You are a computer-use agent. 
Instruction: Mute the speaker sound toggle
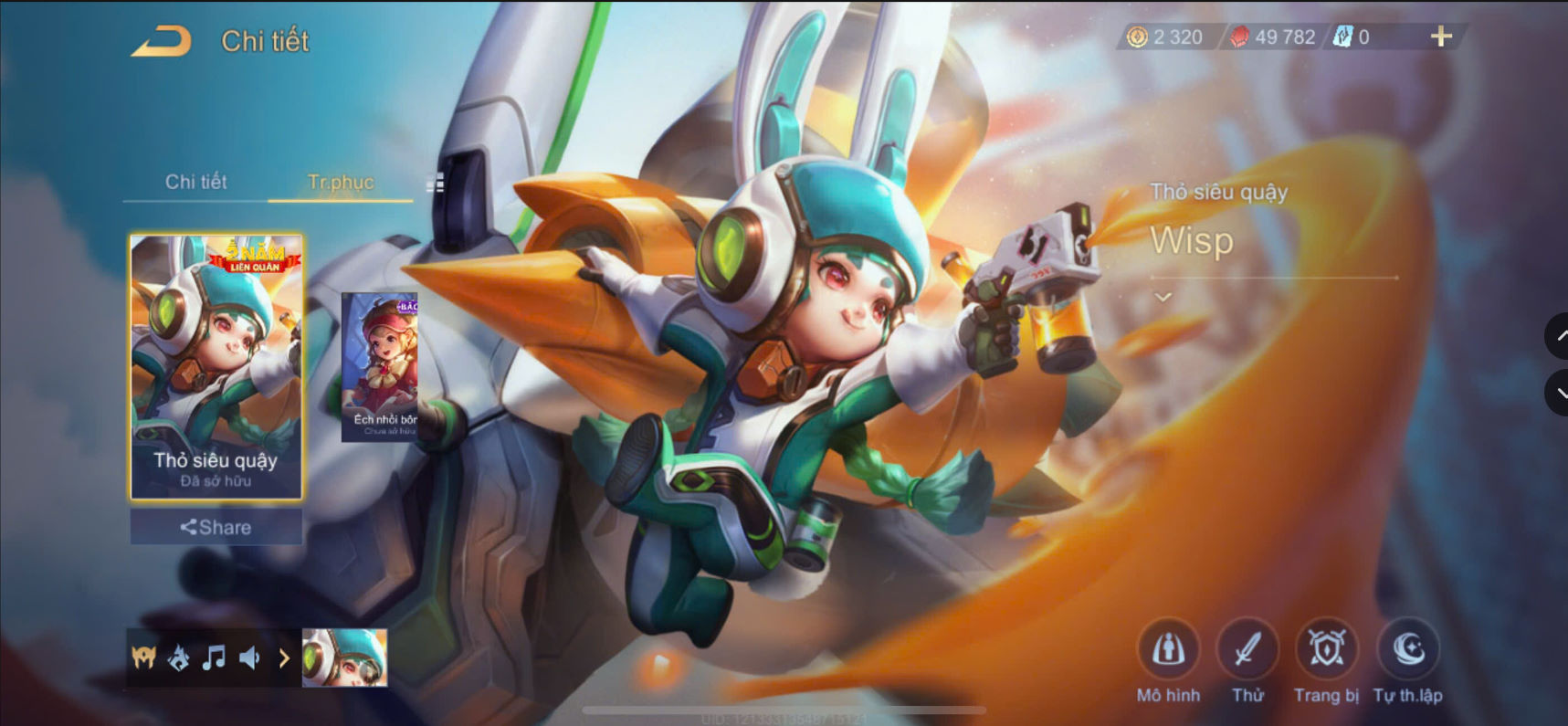251,657
